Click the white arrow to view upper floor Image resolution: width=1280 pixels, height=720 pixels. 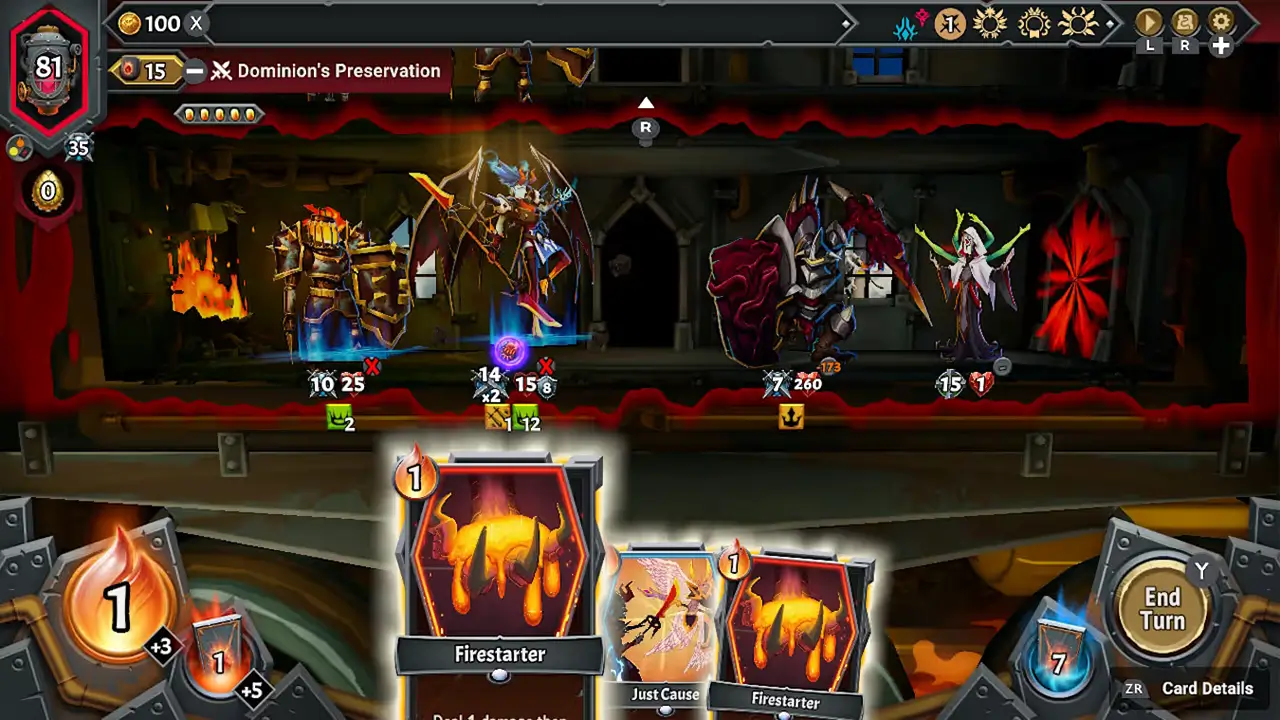[646, 103]
